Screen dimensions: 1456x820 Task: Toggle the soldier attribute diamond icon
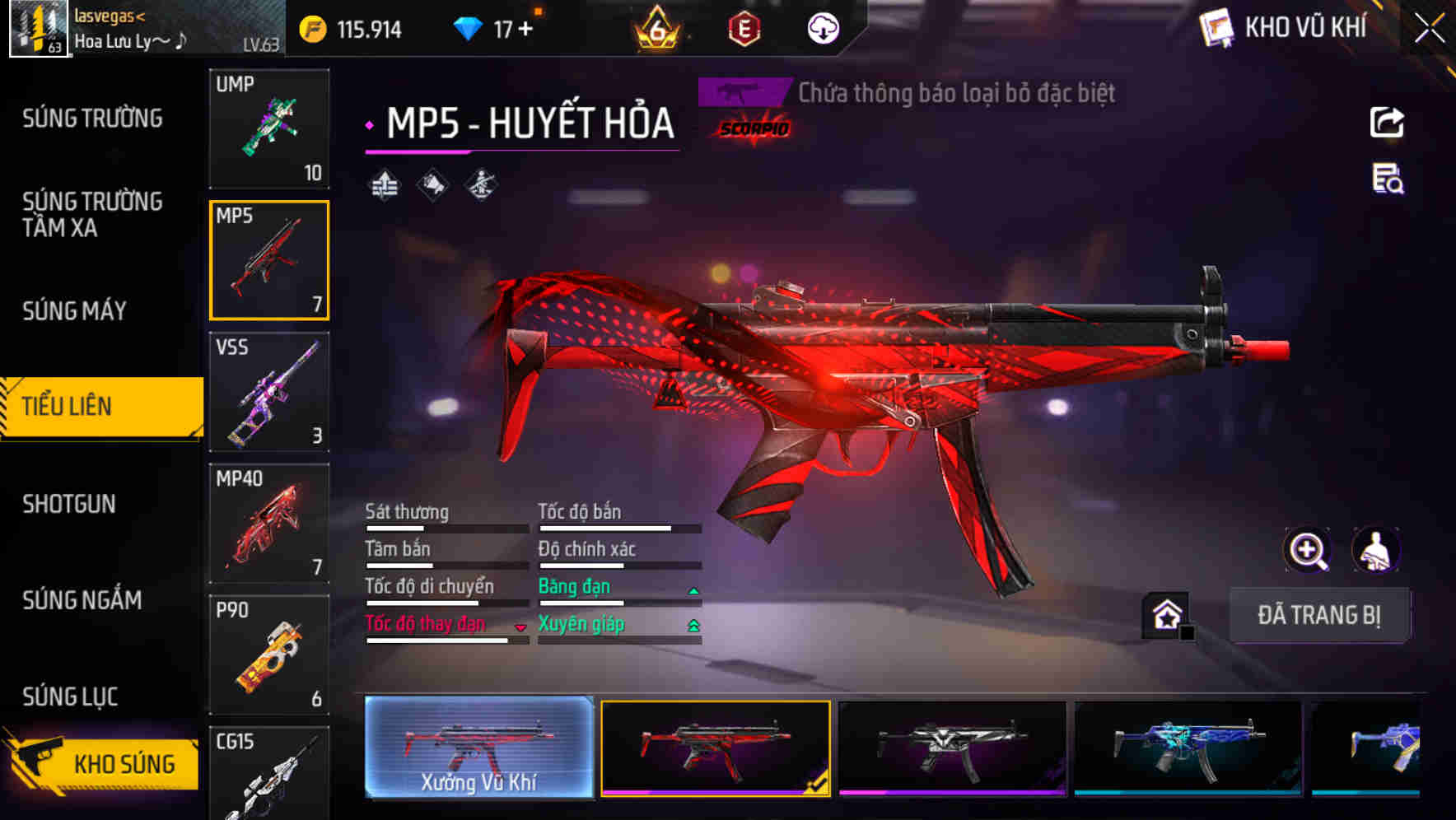pyautogui.click(x=479, y=184)
